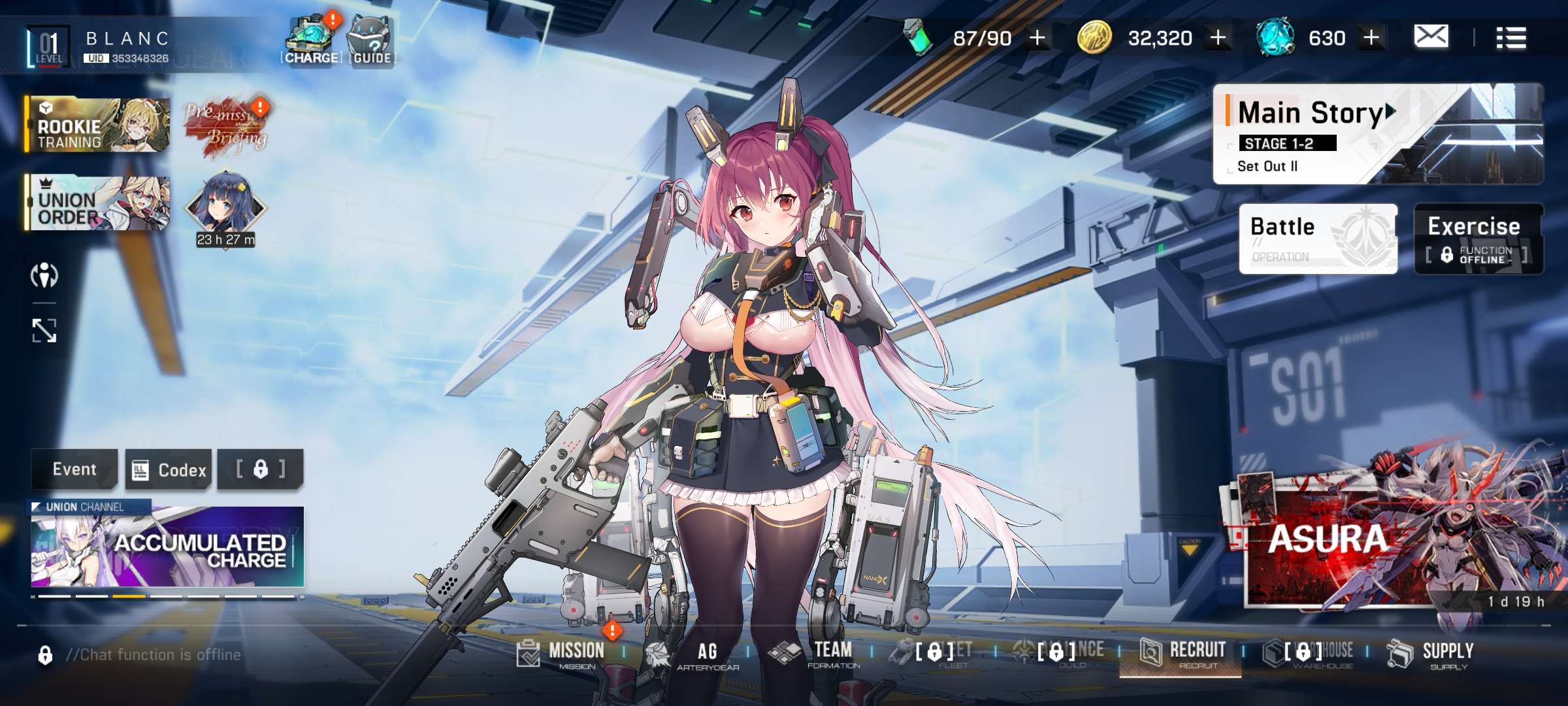Open the Union Order banner
The image size is (1568, 706).
[x=98, y=203]
